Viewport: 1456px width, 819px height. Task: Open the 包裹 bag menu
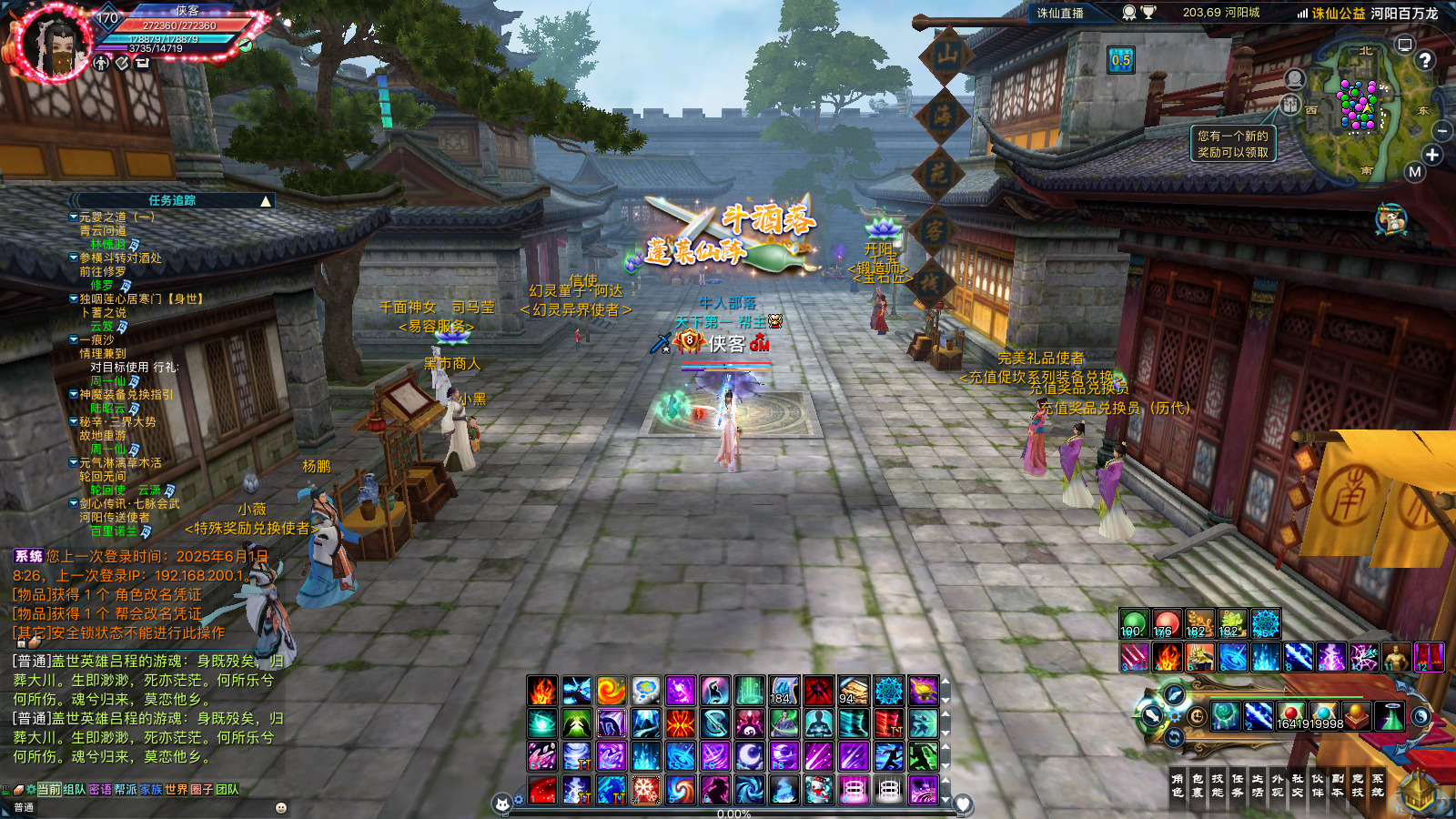(1198, 785)
